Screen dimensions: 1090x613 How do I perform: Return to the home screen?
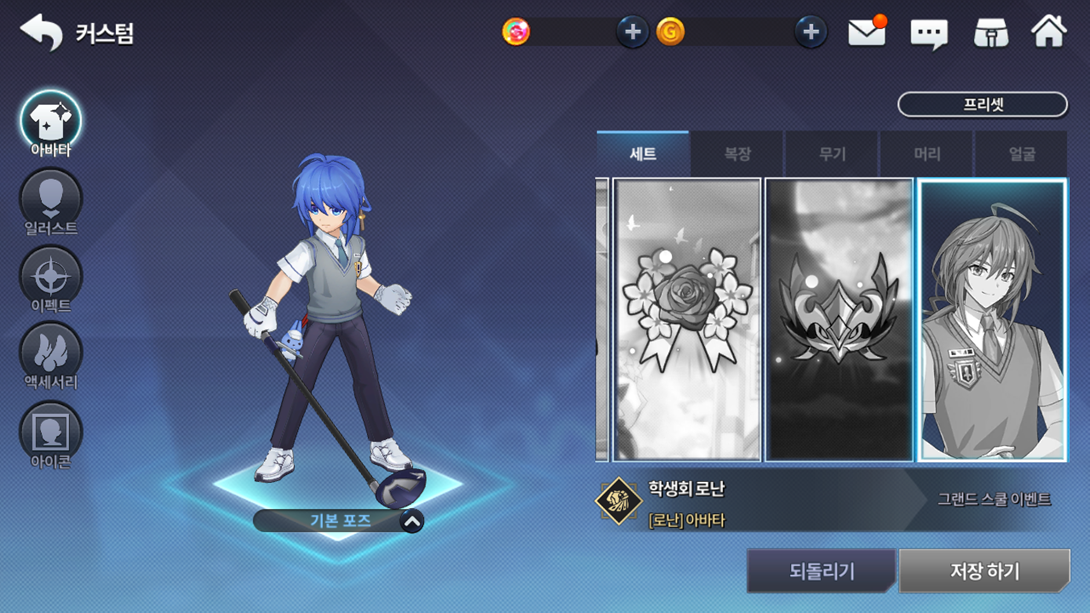click(x=1049, y=32)
